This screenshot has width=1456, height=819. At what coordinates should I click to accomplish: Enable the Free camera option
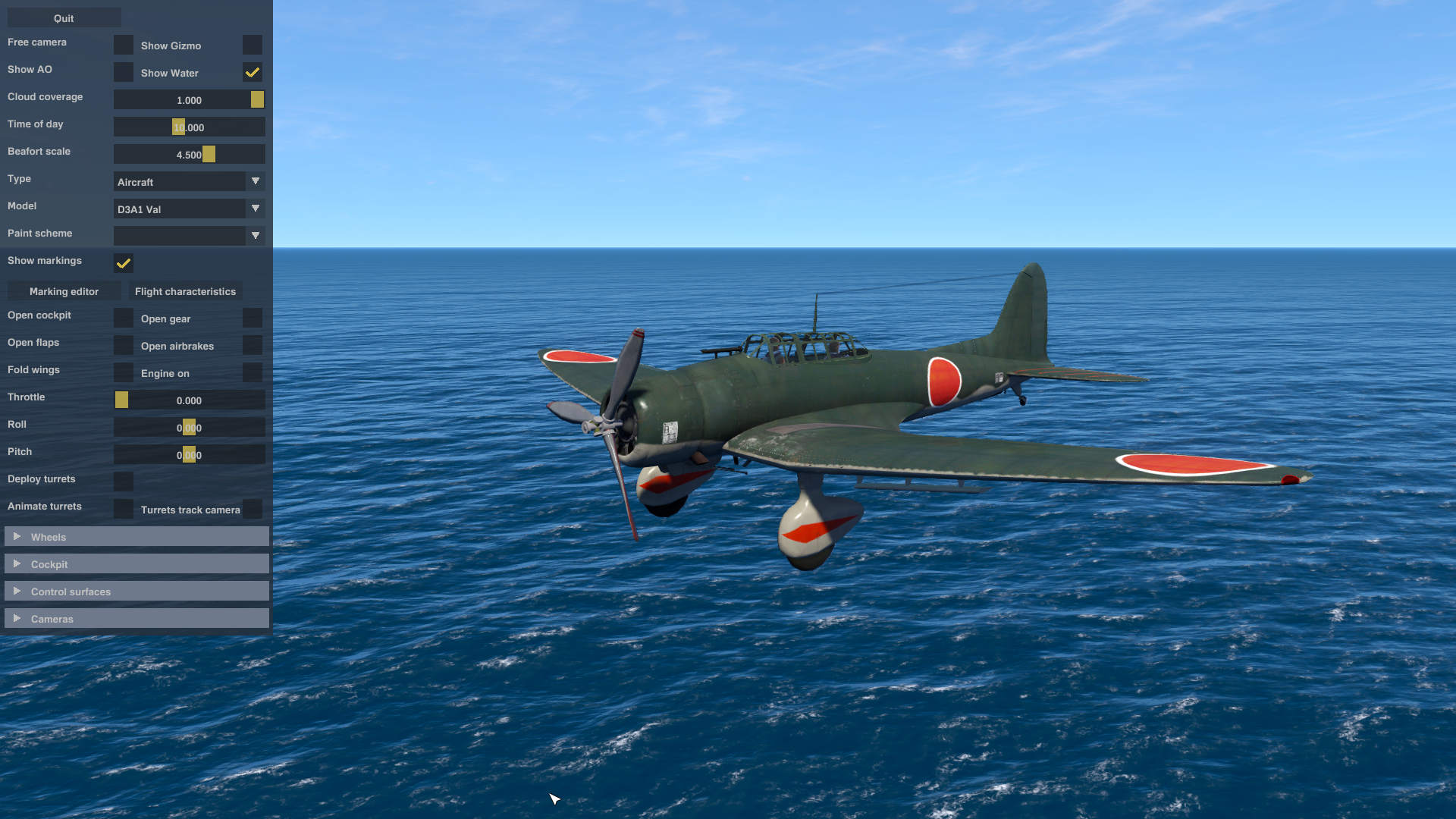[123, 44]
